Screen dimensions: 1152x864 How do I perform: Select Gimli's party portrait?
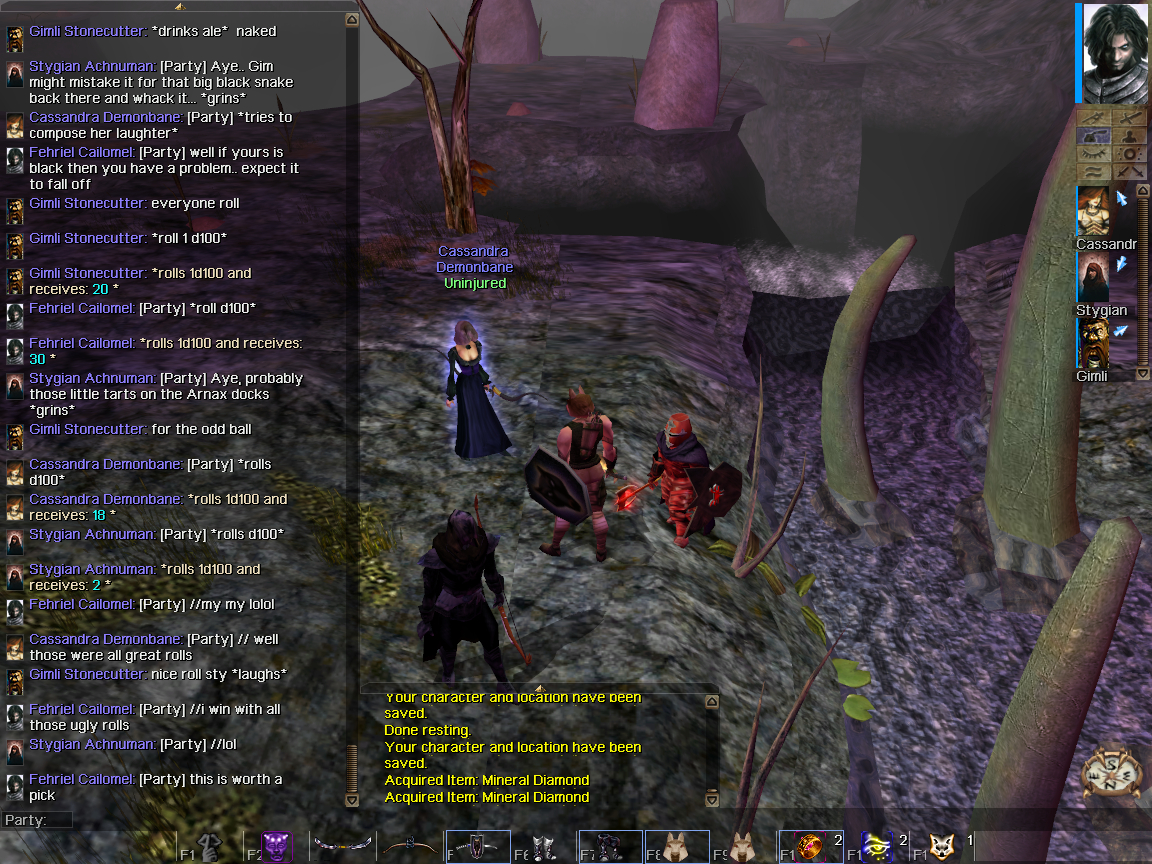click(x=1093, y=344)
